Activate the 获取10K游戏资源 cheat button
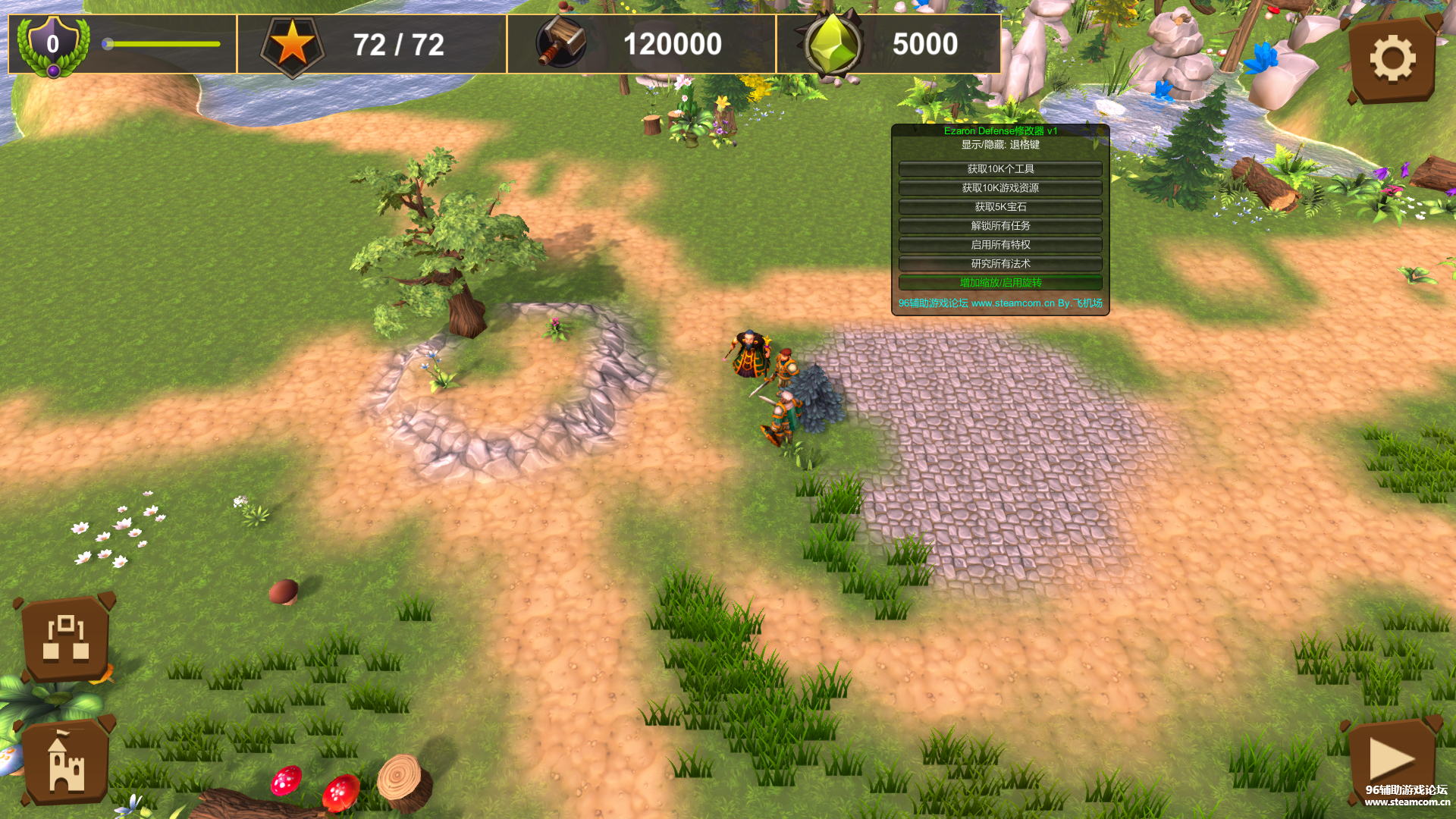 tap(1000, 188)
